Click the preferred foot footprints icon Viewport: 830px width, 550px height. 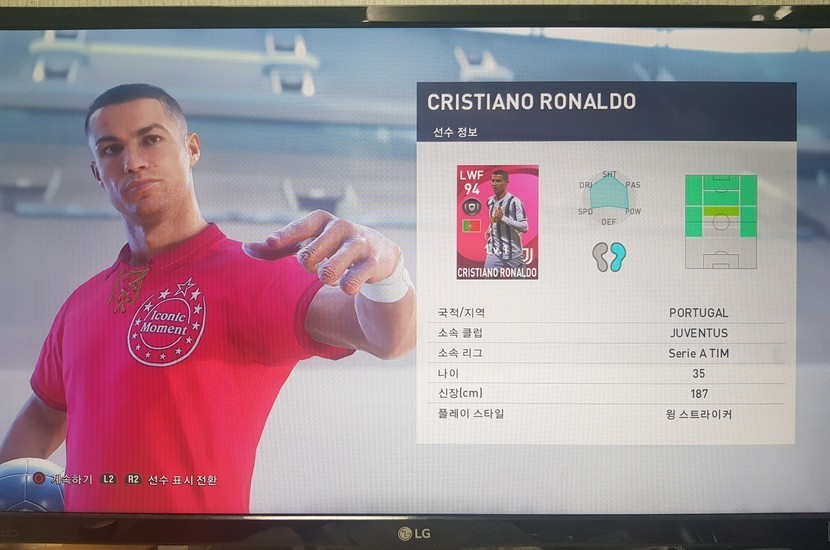tap(608, 256)
